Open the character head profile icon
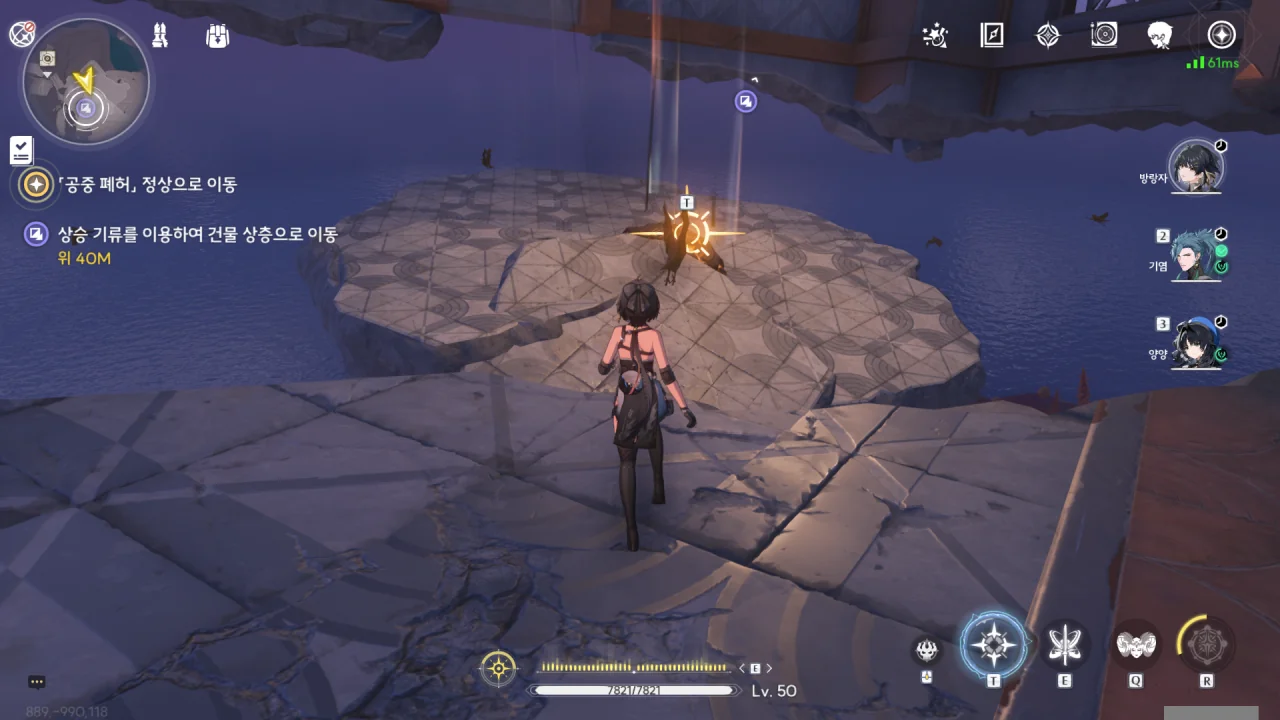This screenshot has width=1280, height=720. [x=1160, y=36]
